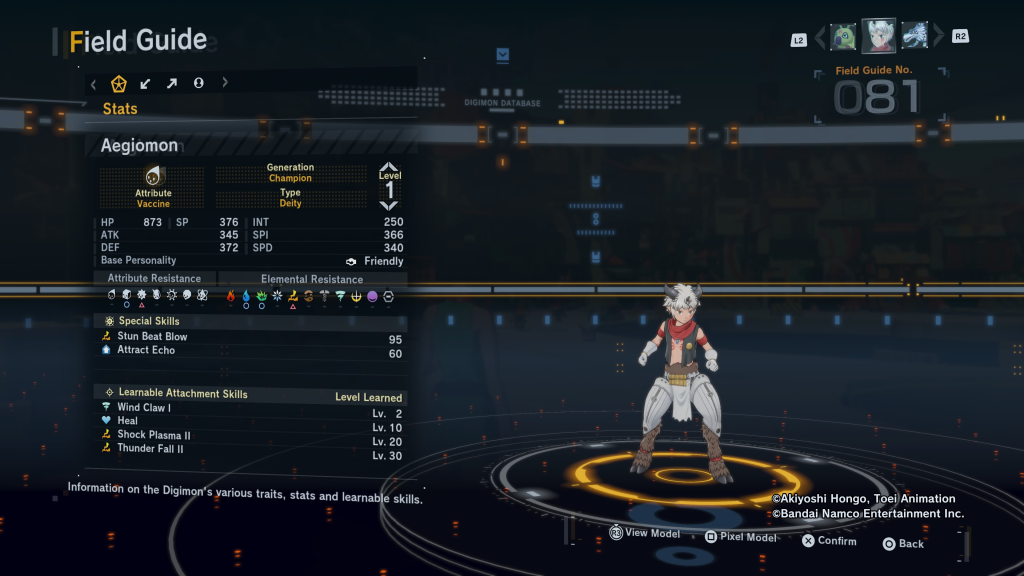
Task: Select the Stats pentagon tab
Action: pos(119,83)
